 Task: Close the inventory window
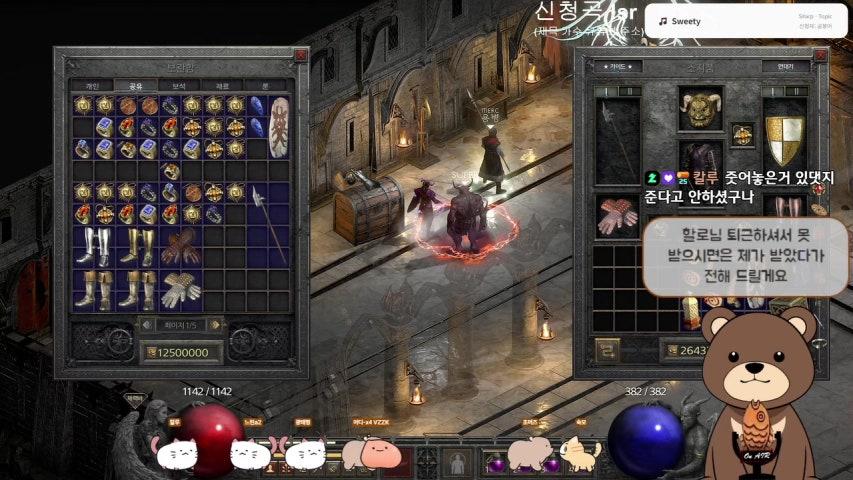(819, 56)
